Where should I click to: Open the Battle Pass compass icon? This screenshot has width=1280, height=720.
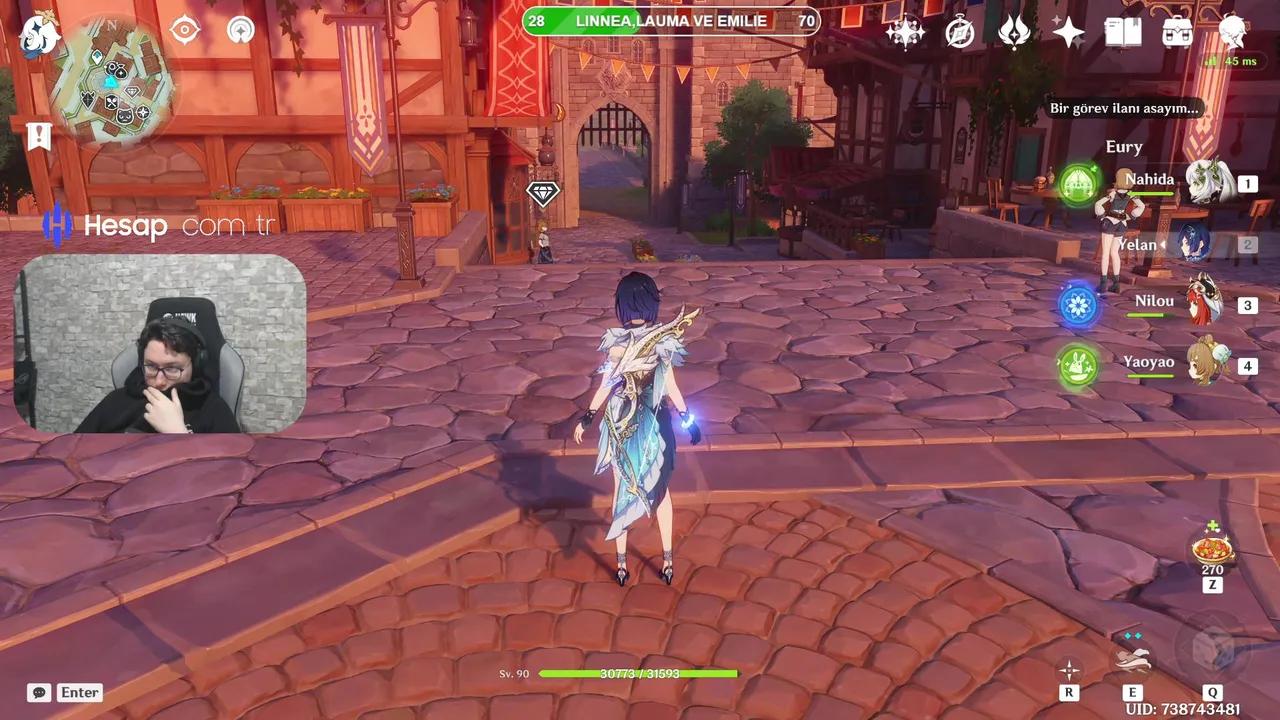click(959, 32)
